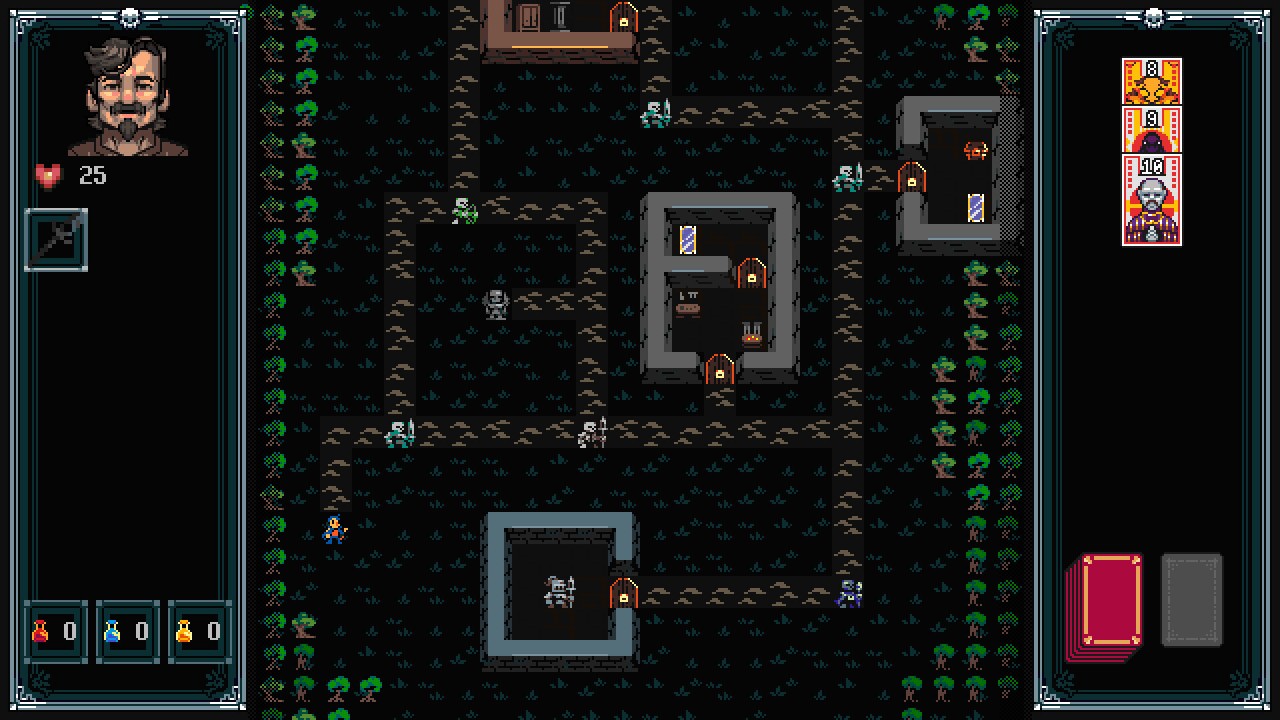Use the red potion slot
This screenshot has height=720, width=1280.
[55, 631]
